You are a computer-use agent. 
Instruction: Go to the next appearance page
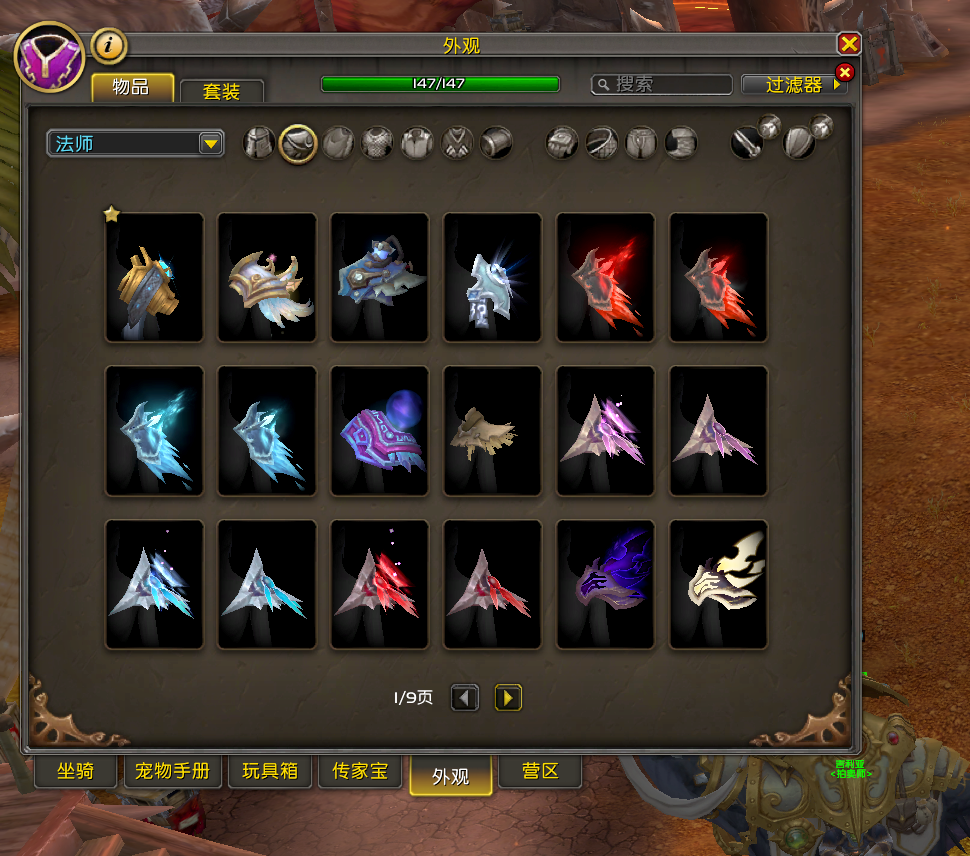tap(508, 697)
